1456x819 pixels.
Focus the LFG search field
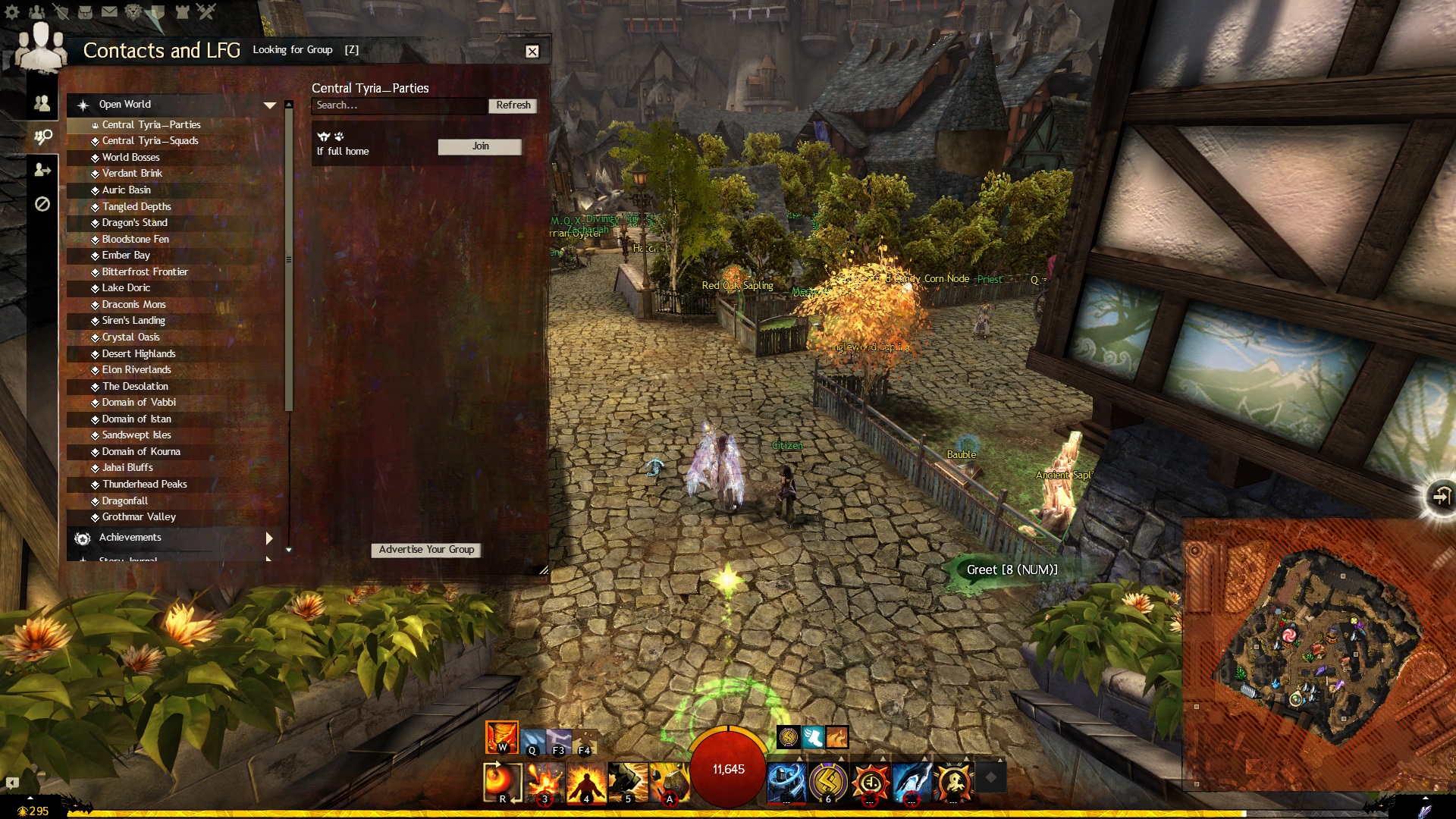coord(399,105)
